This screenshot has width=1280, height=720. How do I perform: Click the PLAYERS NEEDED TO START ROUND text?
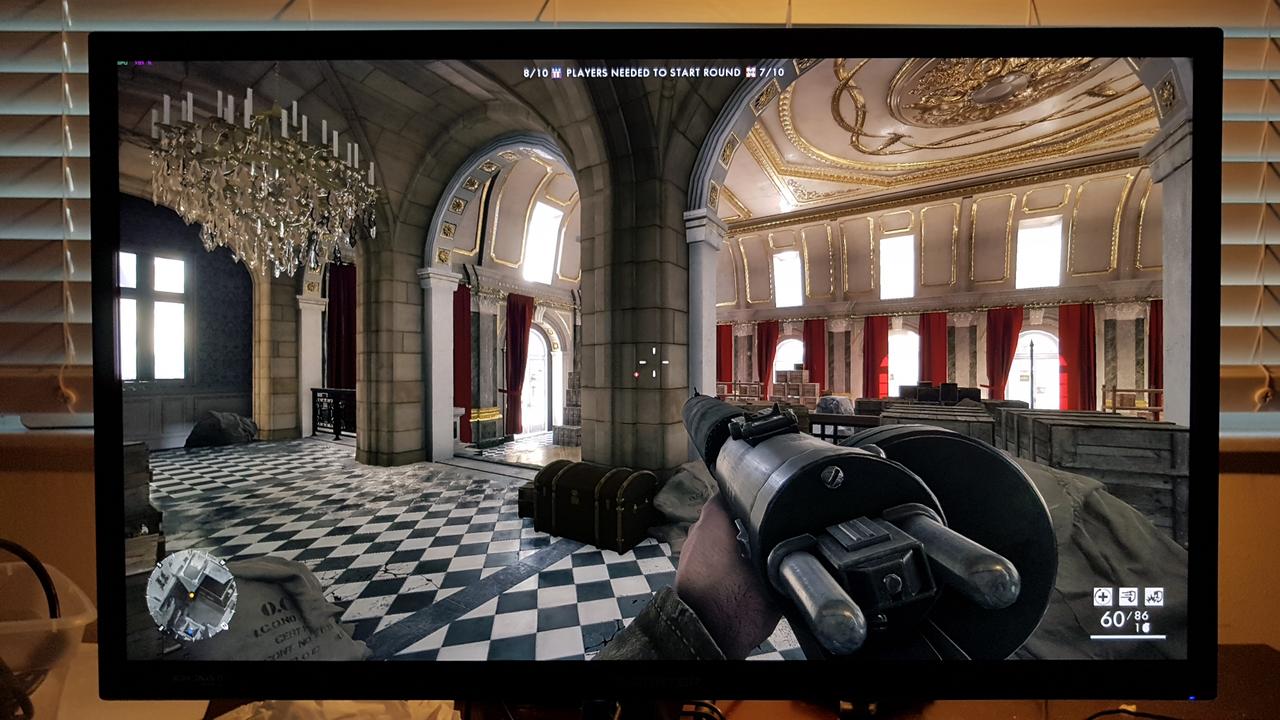click(653, 72)
